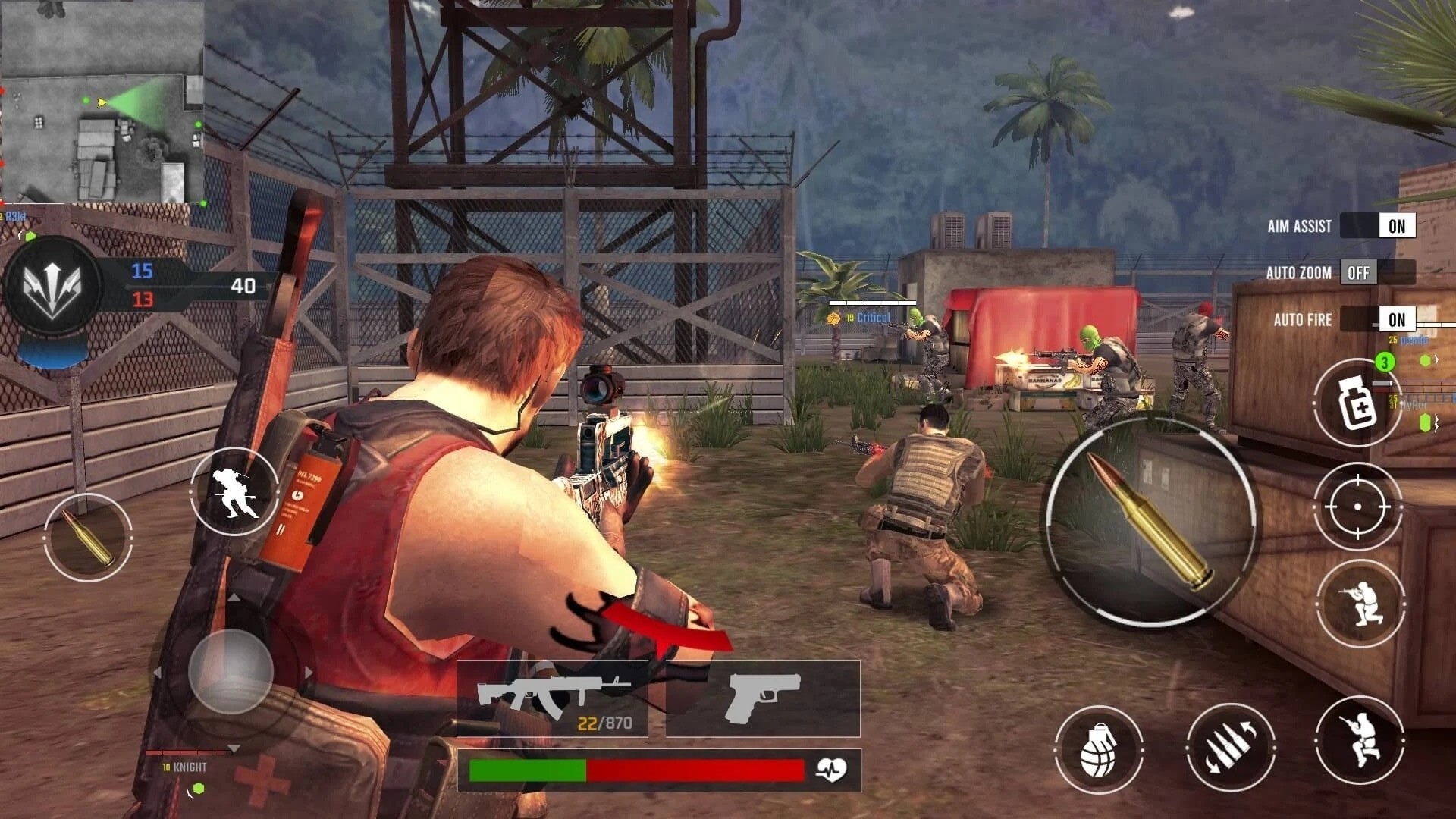Switch to the pistol weapon slot
Viewport: 1456px width, 819px height.
[x=763, y=698]
